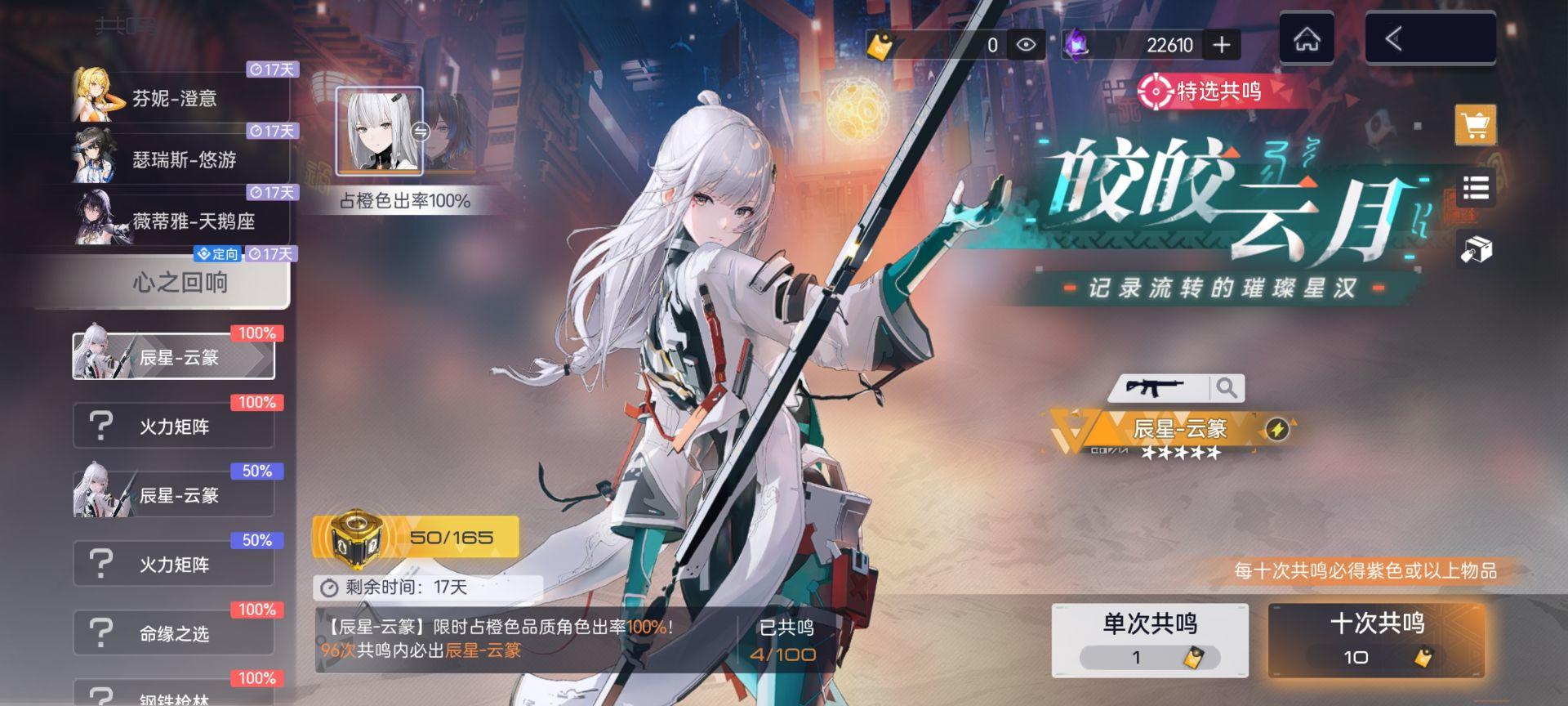Click the 特选共鸣 crosshair badge
Image resolution: width=1568 pixels, height=706 pixels.
1155,92
